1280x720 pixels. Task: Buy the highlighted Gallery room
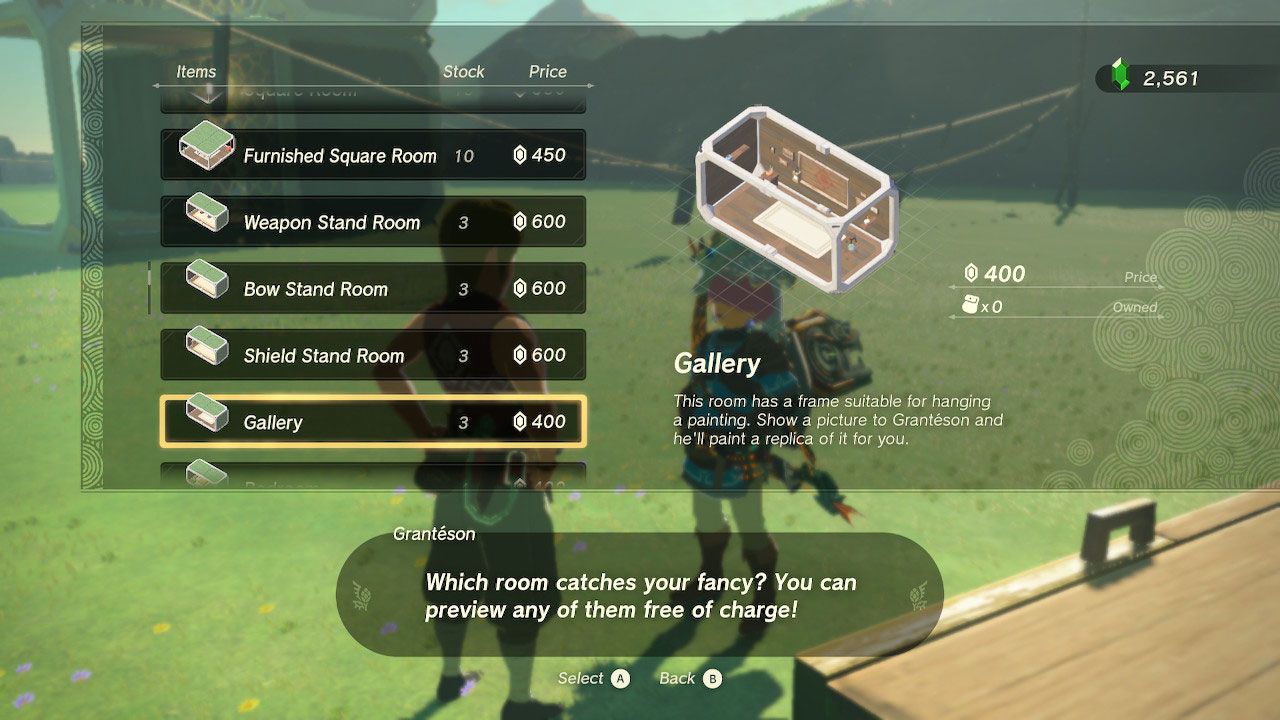[x=373, y=422]
